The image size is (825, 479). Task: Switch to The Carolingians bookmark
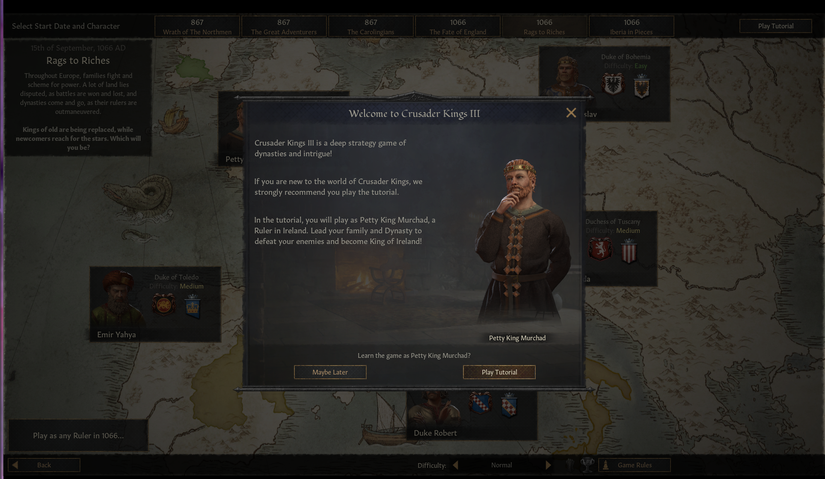[x=371, y=26]
